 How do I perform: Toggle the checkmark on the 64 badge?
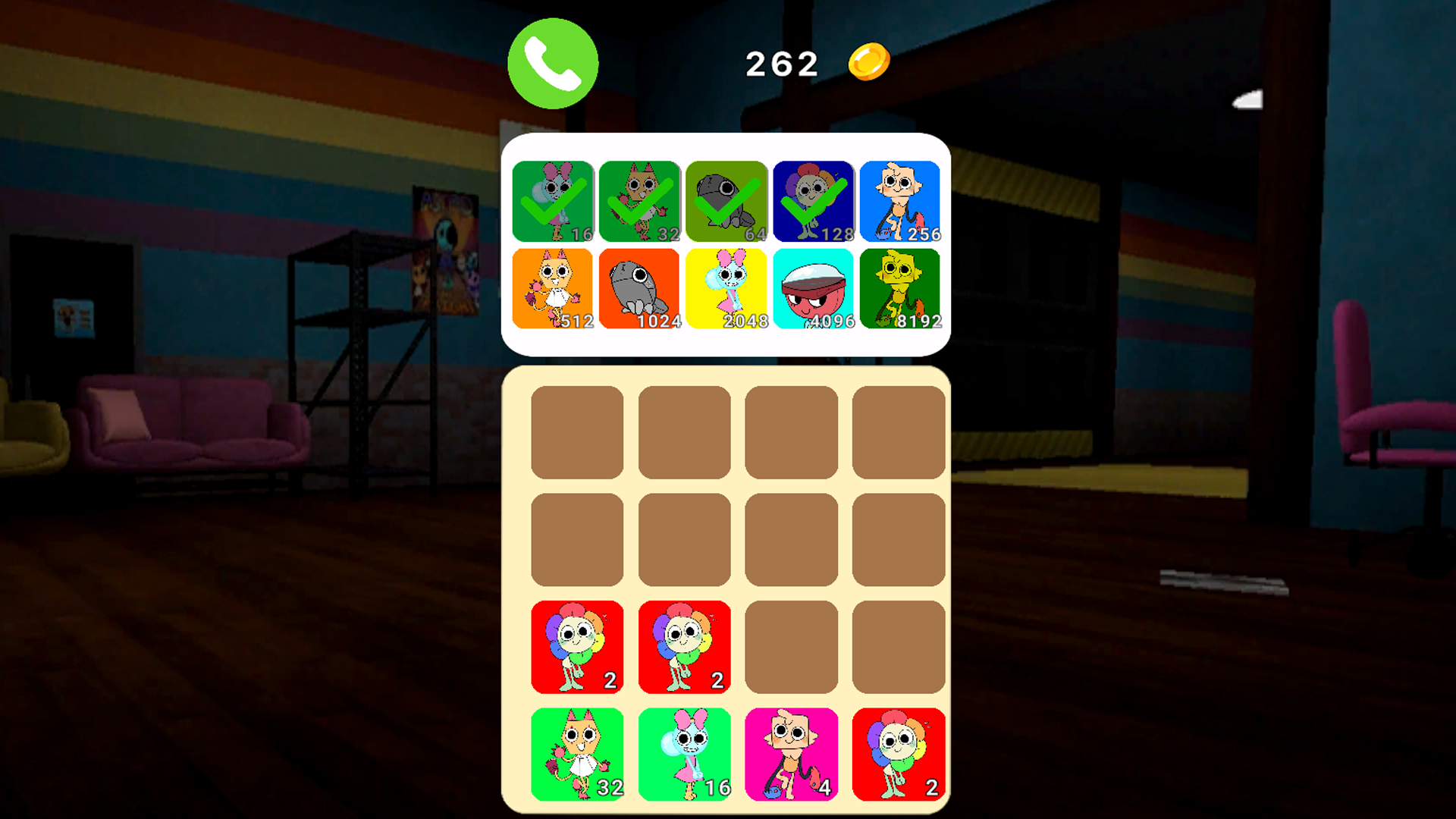point(726,201)
